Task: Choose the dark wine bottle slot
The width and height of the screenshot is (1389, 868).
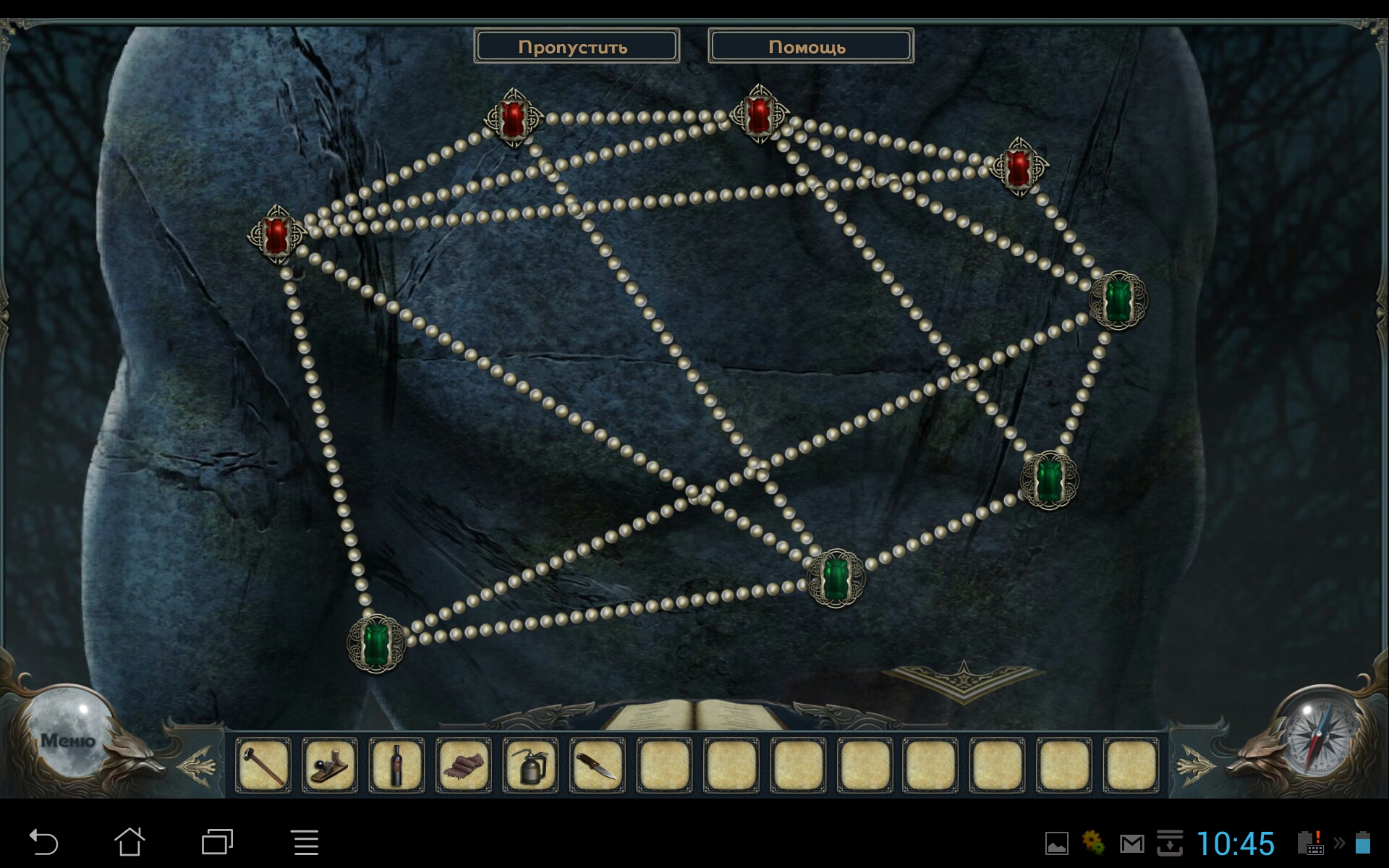Action: [396, 765]
